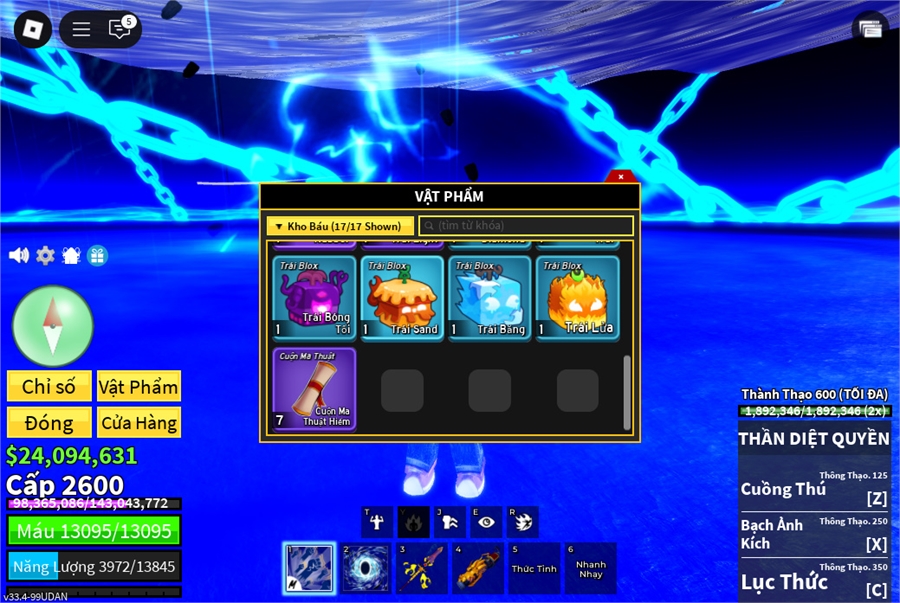The height and width of the screenshot is (603, 900).
Task: Toggle sound with the speaker icon
Action: 19,255
